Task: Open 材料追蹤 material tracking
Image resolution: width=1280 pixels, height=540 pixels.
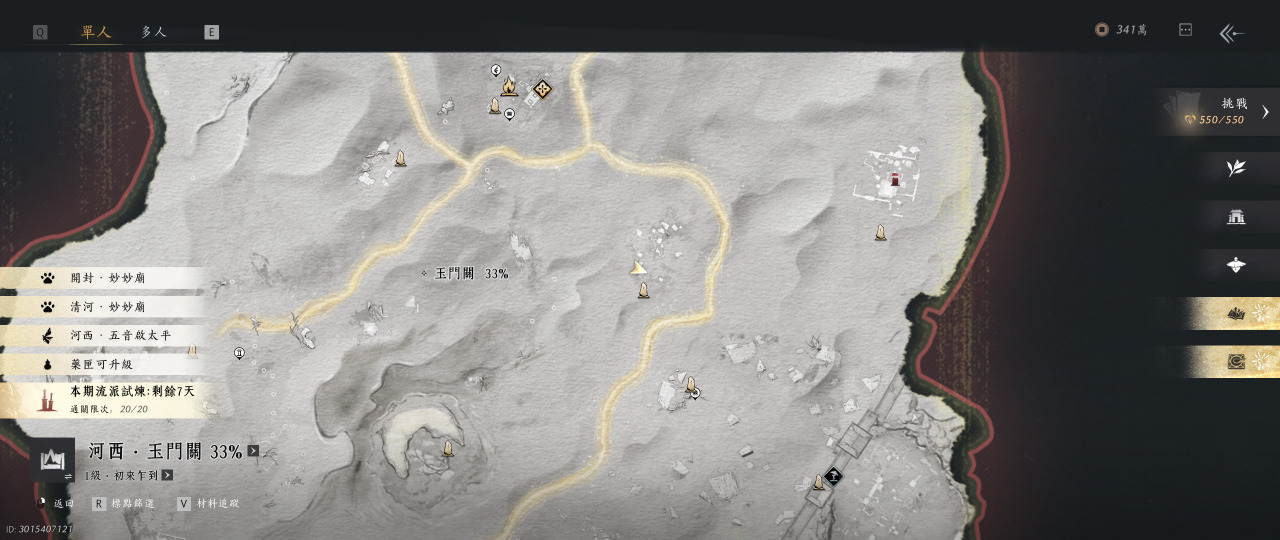Action: 207,504
